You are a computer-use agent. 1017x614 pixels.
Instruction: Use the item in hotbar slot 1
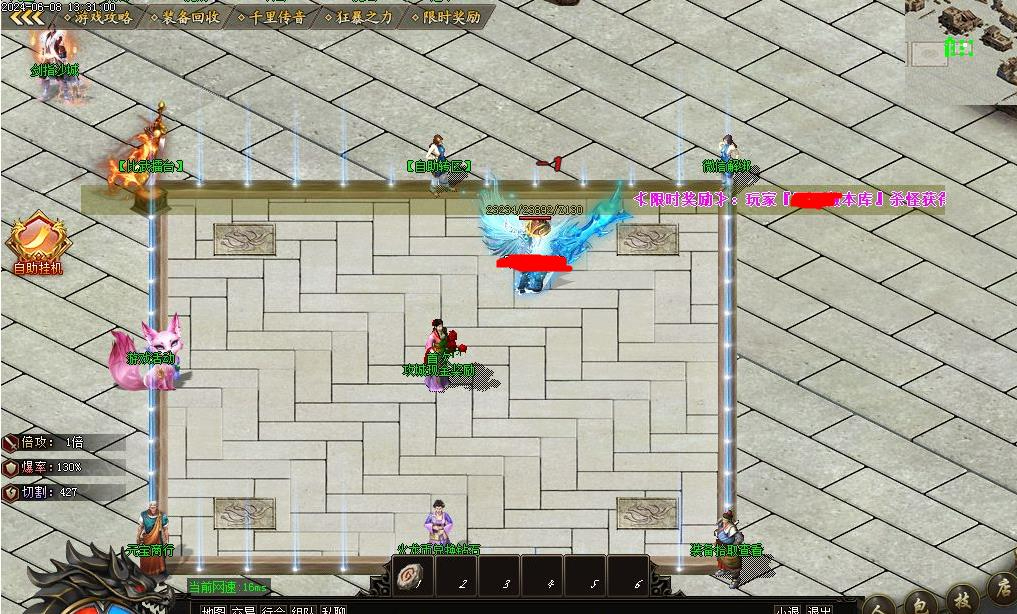[x=411, y=577]
